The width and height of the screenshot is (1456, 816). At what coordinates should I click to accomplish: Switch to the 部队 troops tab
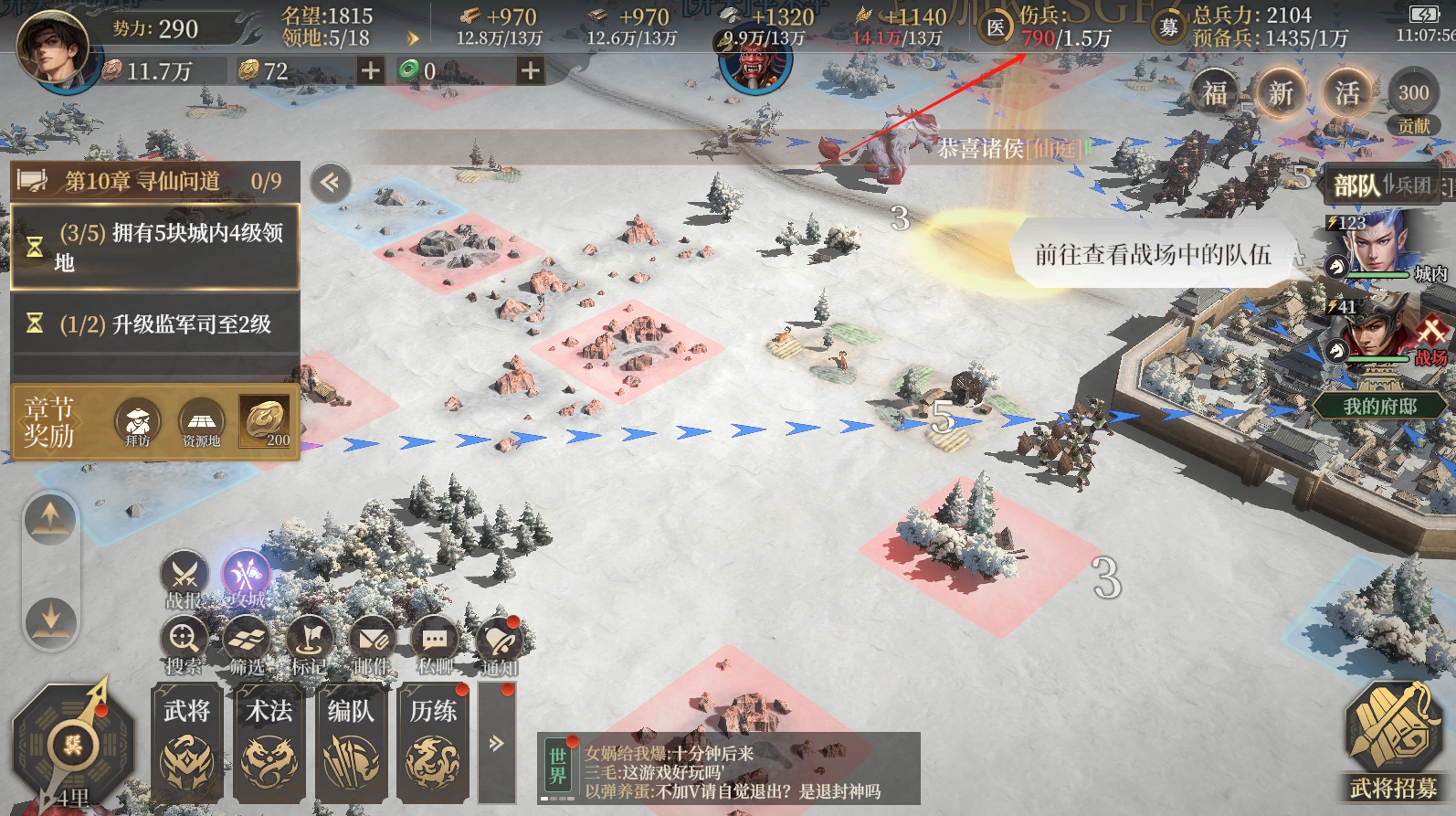pyautogui.click(x=1356, y=185)
